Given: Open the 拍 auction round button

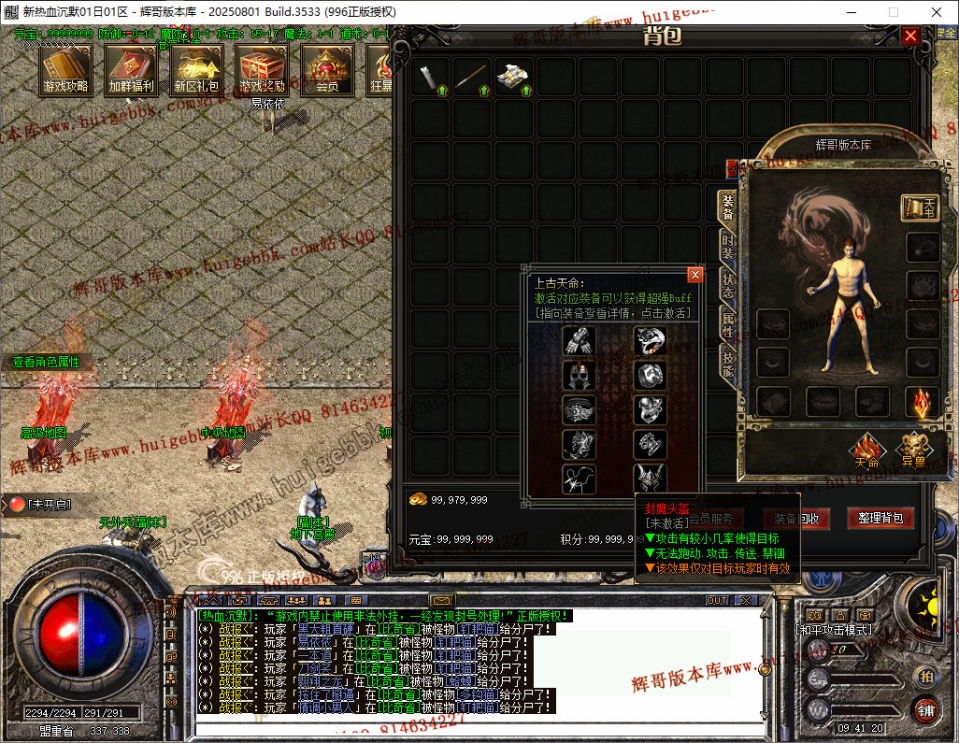Looking at the screenshot, I should (x=926, y=675).
